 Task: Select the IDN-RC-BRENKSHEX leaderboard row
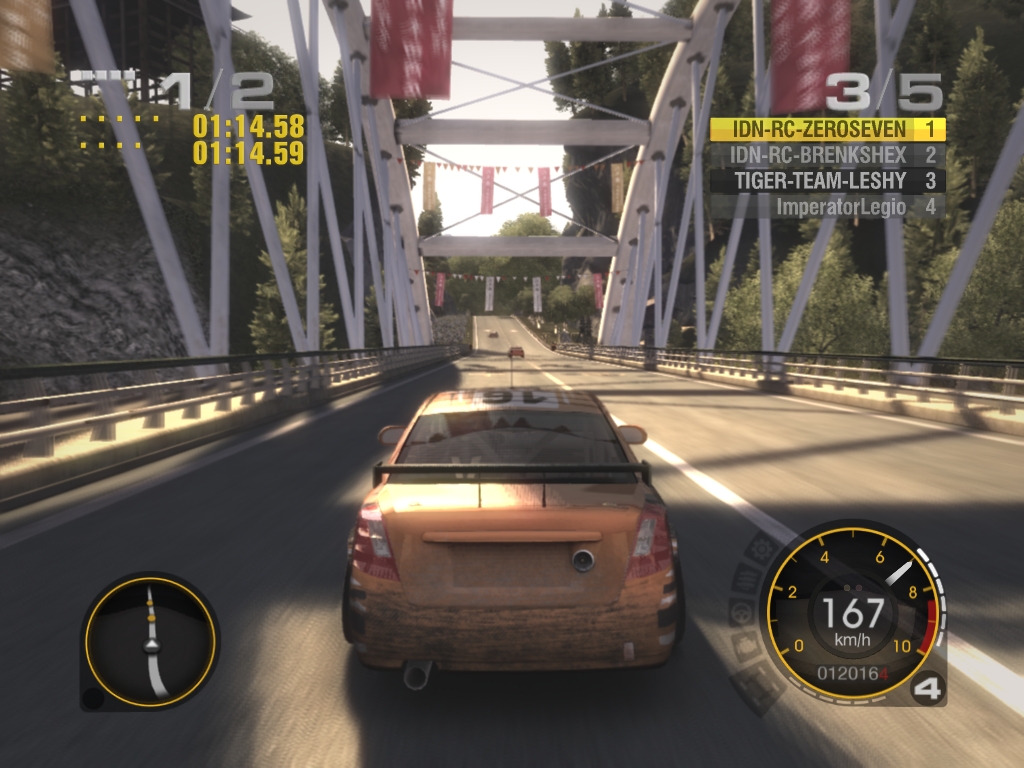click(x=827, y=155)
